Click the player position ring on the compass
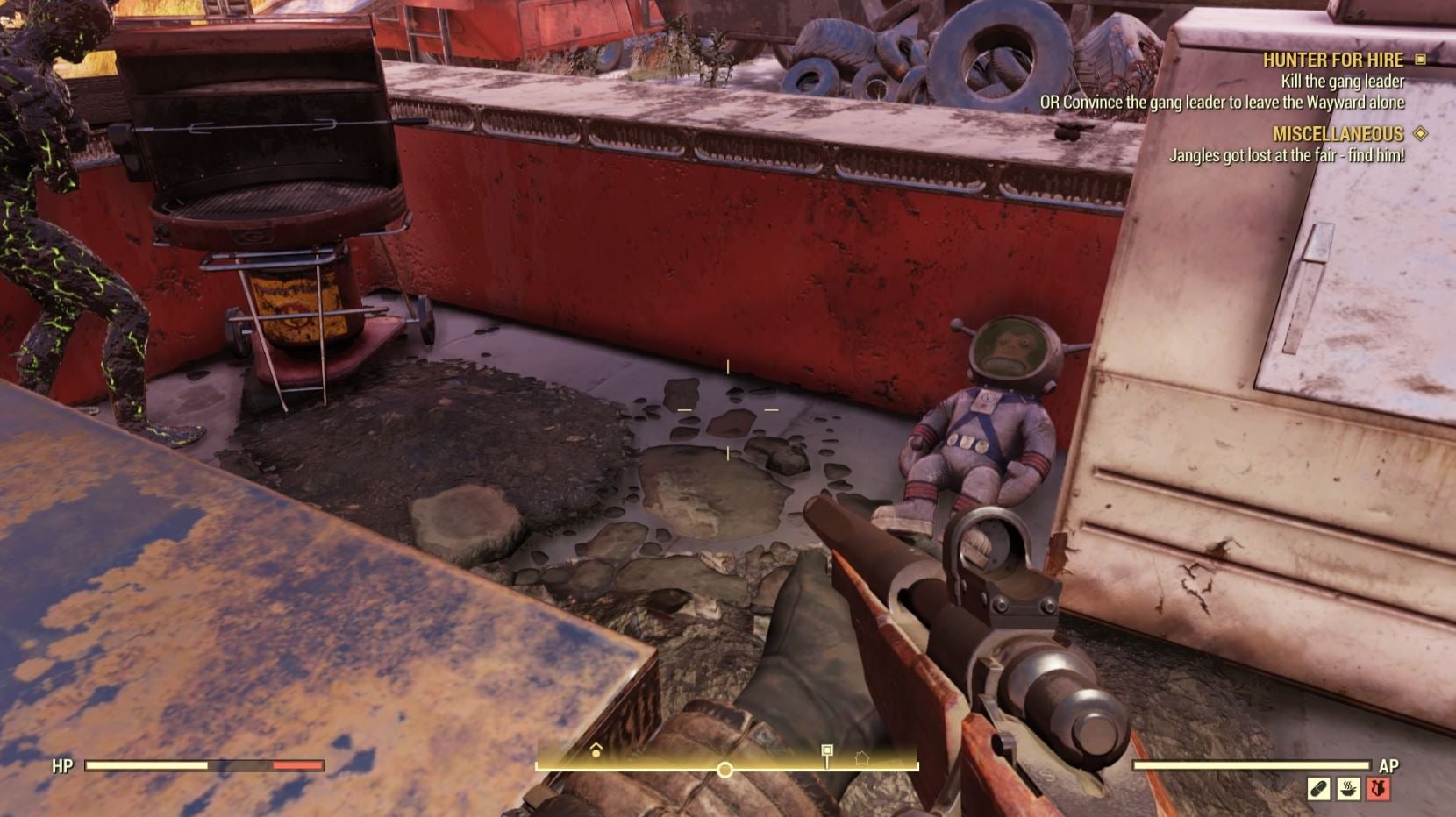 724,769
